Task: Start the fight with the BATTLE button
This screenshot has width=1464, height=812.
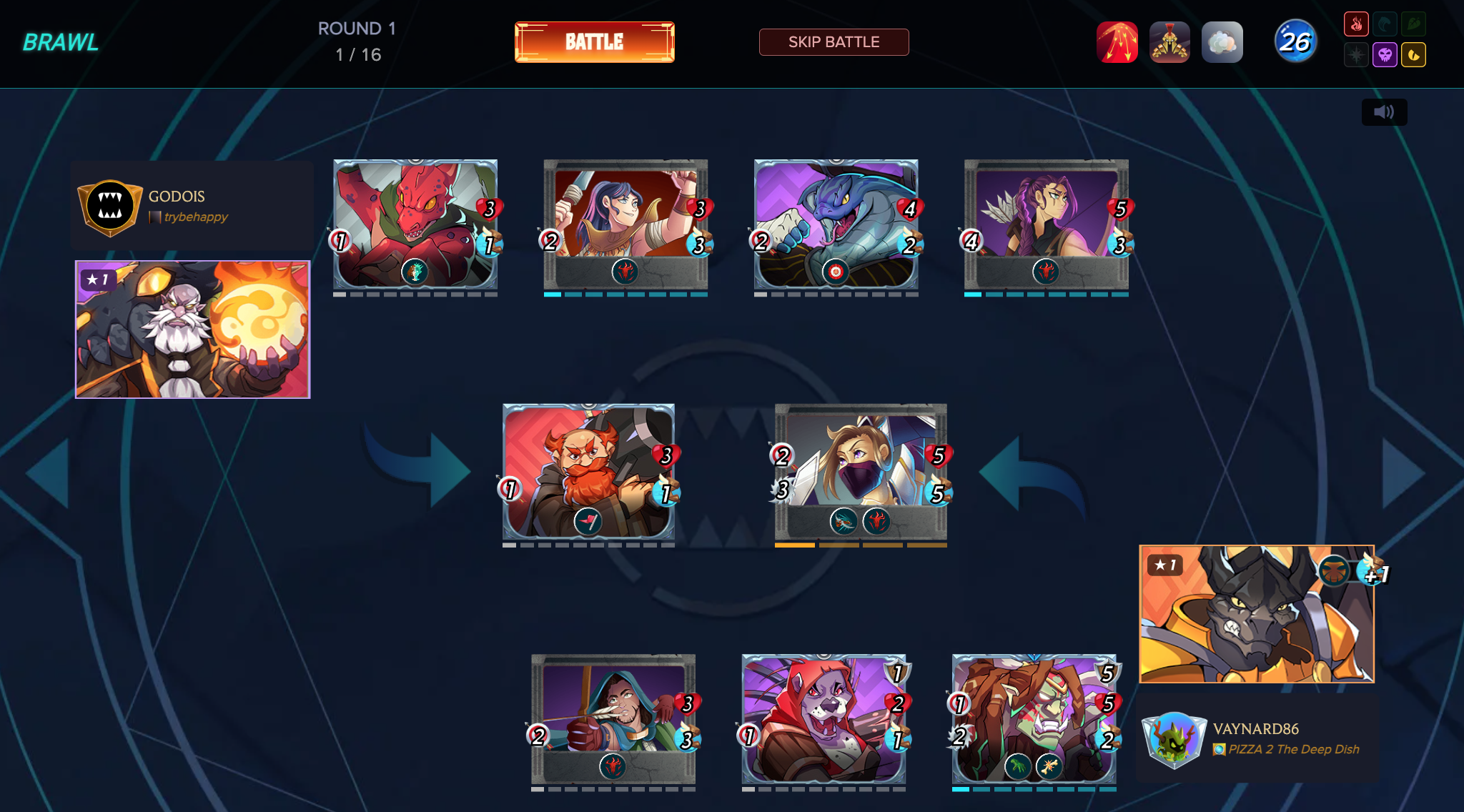Action: pyautogui.click(x=594, y=42)
